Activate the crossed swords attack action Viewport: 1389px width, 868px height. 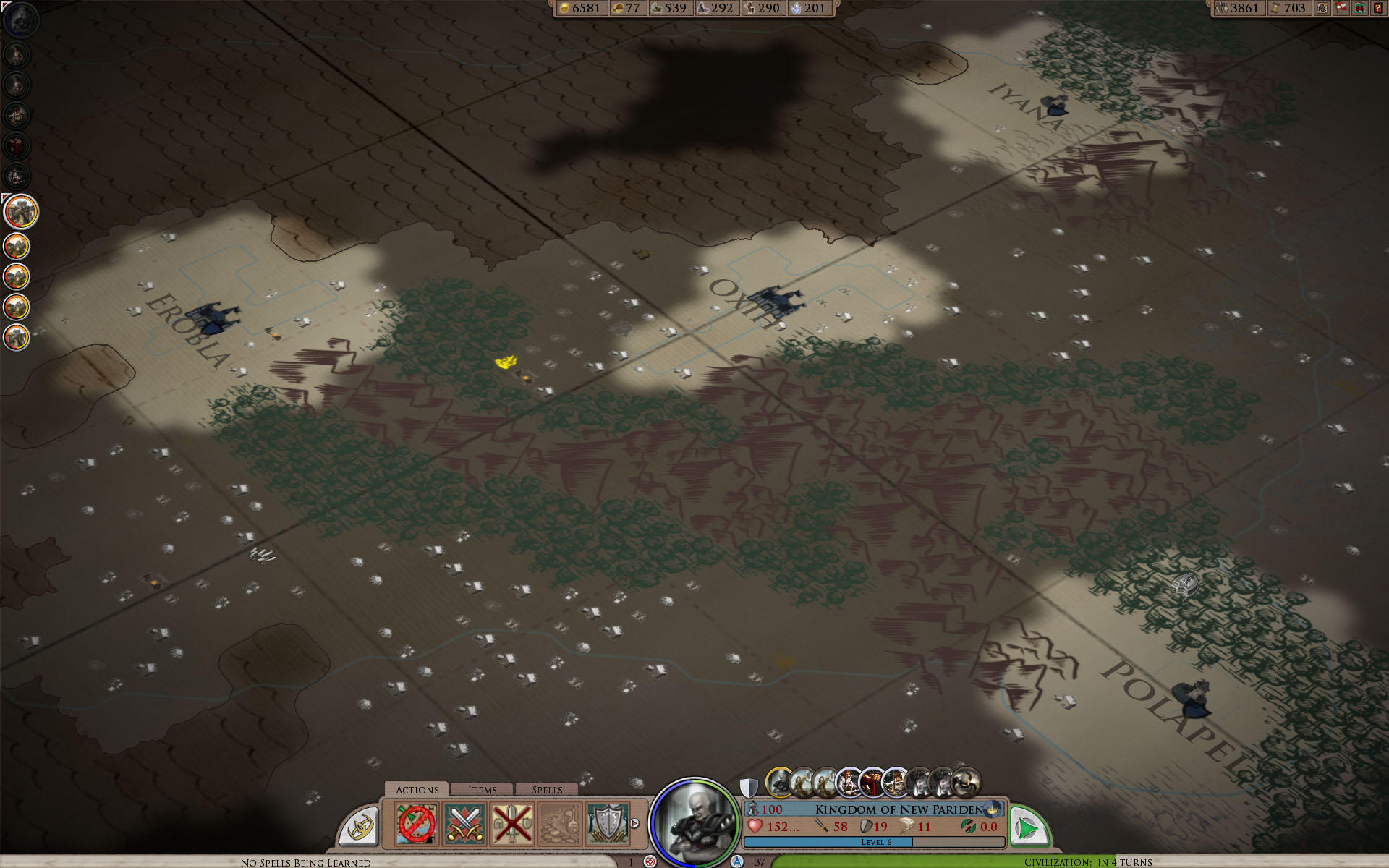[464, 825]
